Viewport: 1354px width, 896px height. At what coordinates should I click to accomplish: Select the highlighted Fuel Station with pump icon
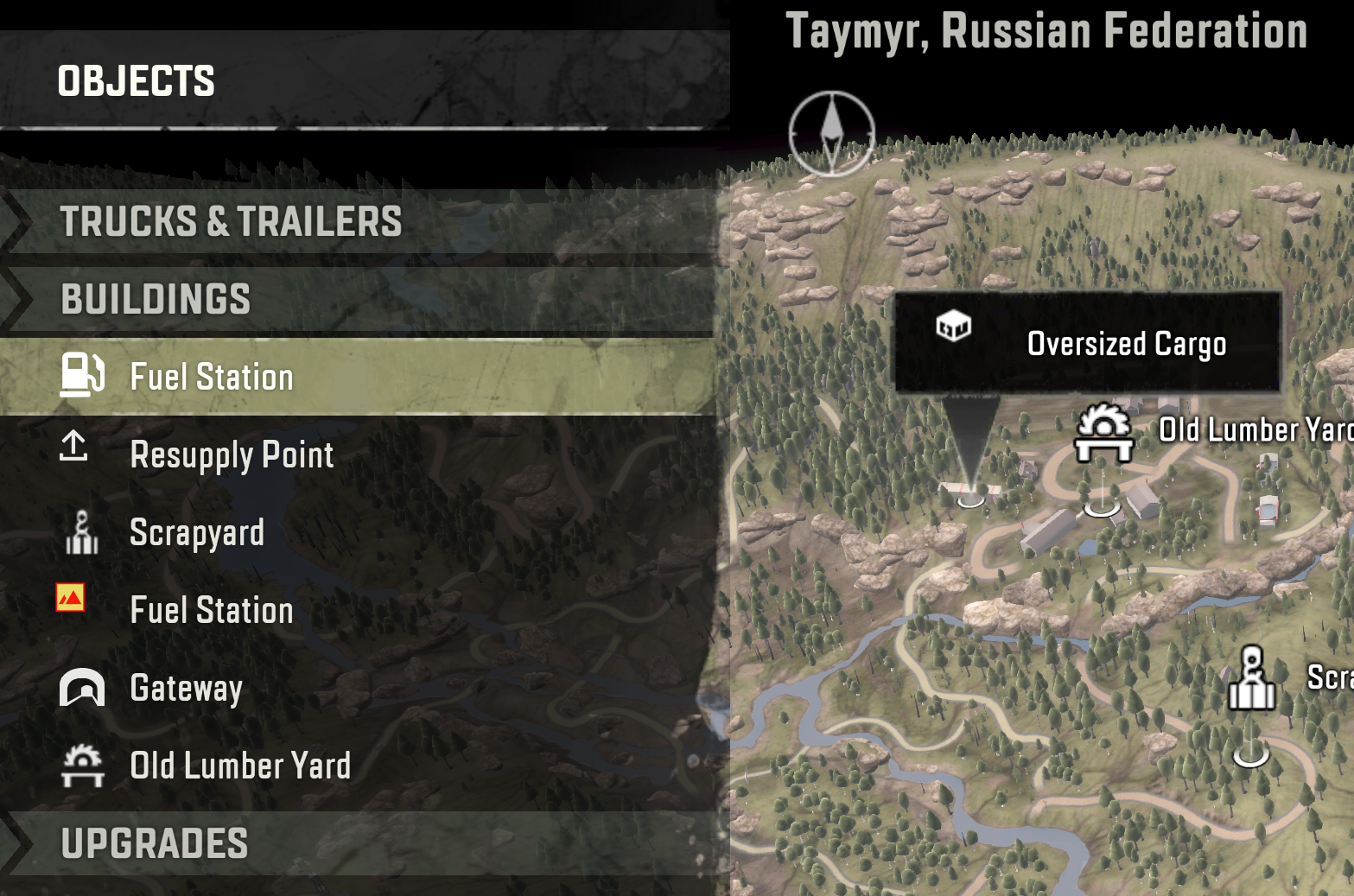point(211,378)
